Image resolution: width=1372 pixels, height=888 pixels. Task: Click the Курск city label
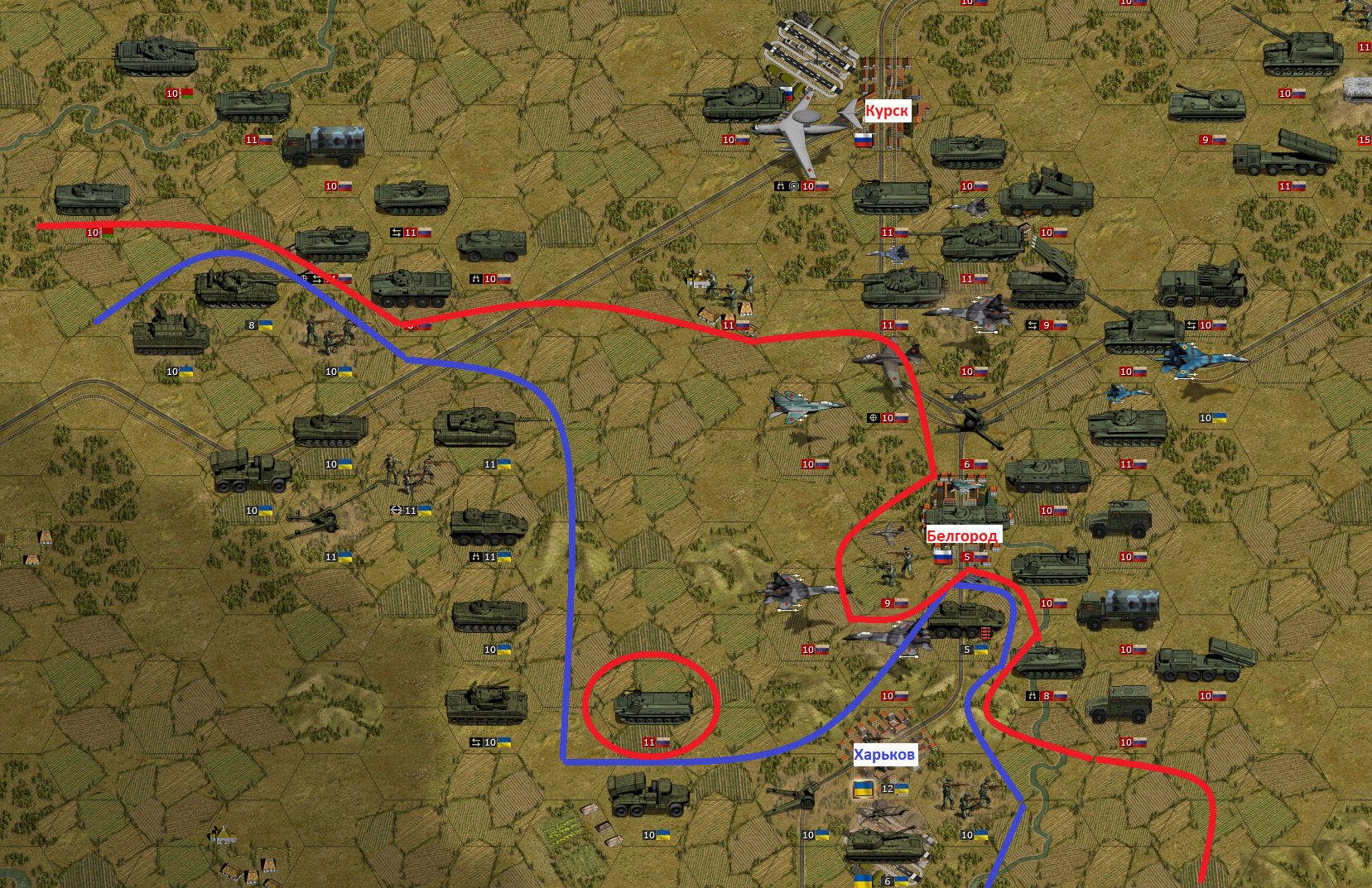887,111
